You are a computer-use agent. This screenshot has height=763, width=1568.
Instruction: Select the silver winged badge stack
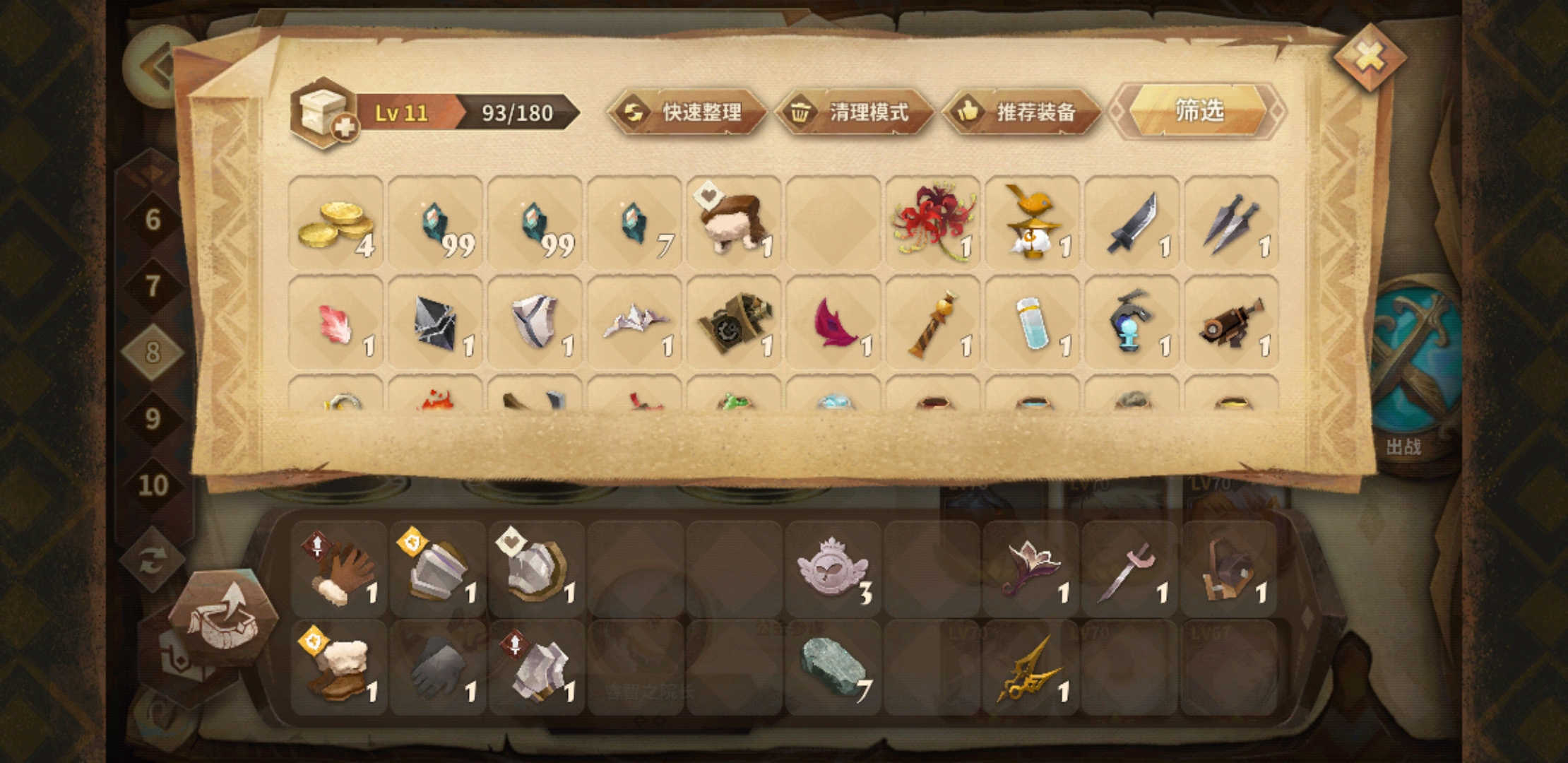[833, 569]
